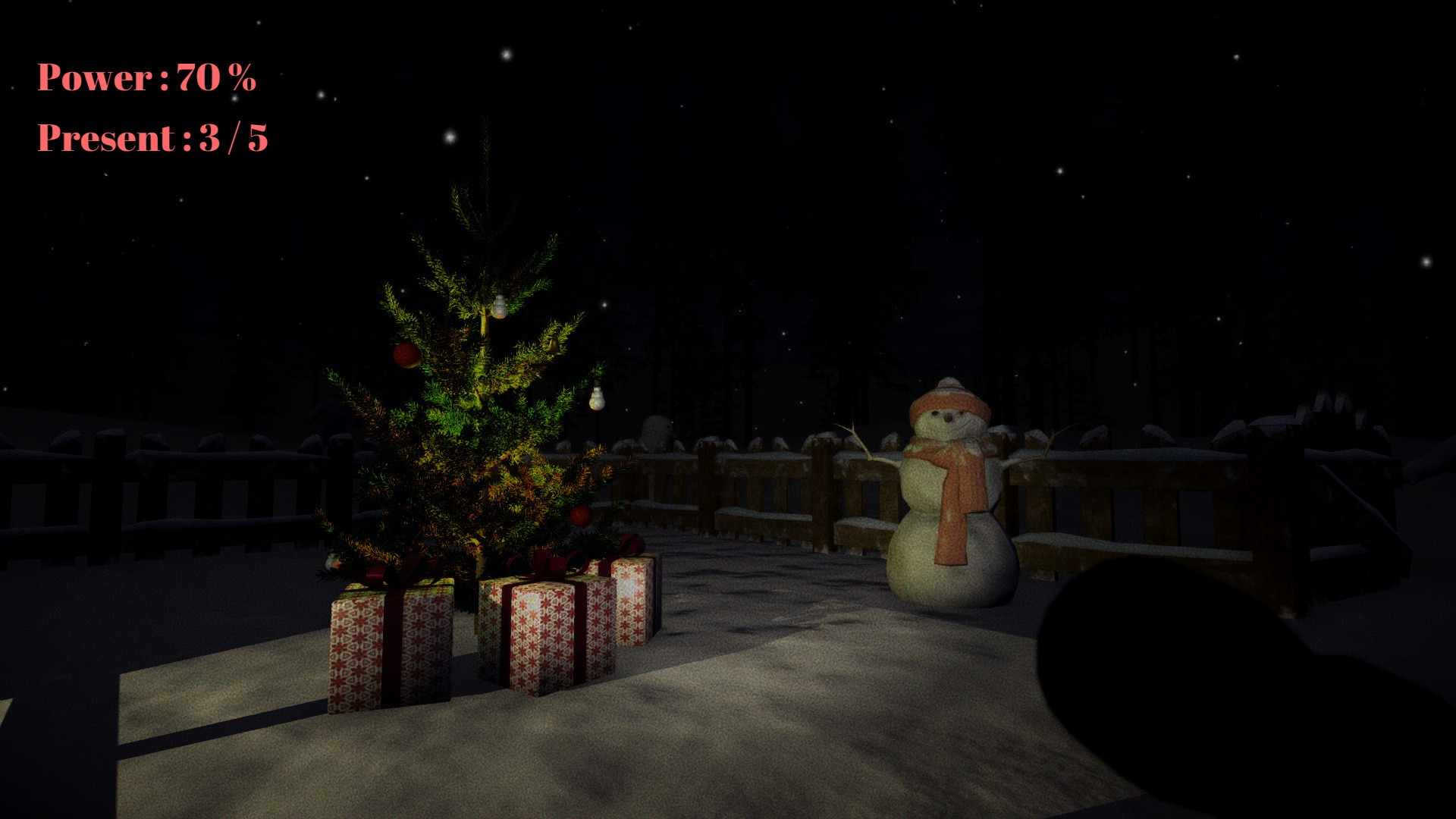Click the snowman's carrot nose

[949, 419]
